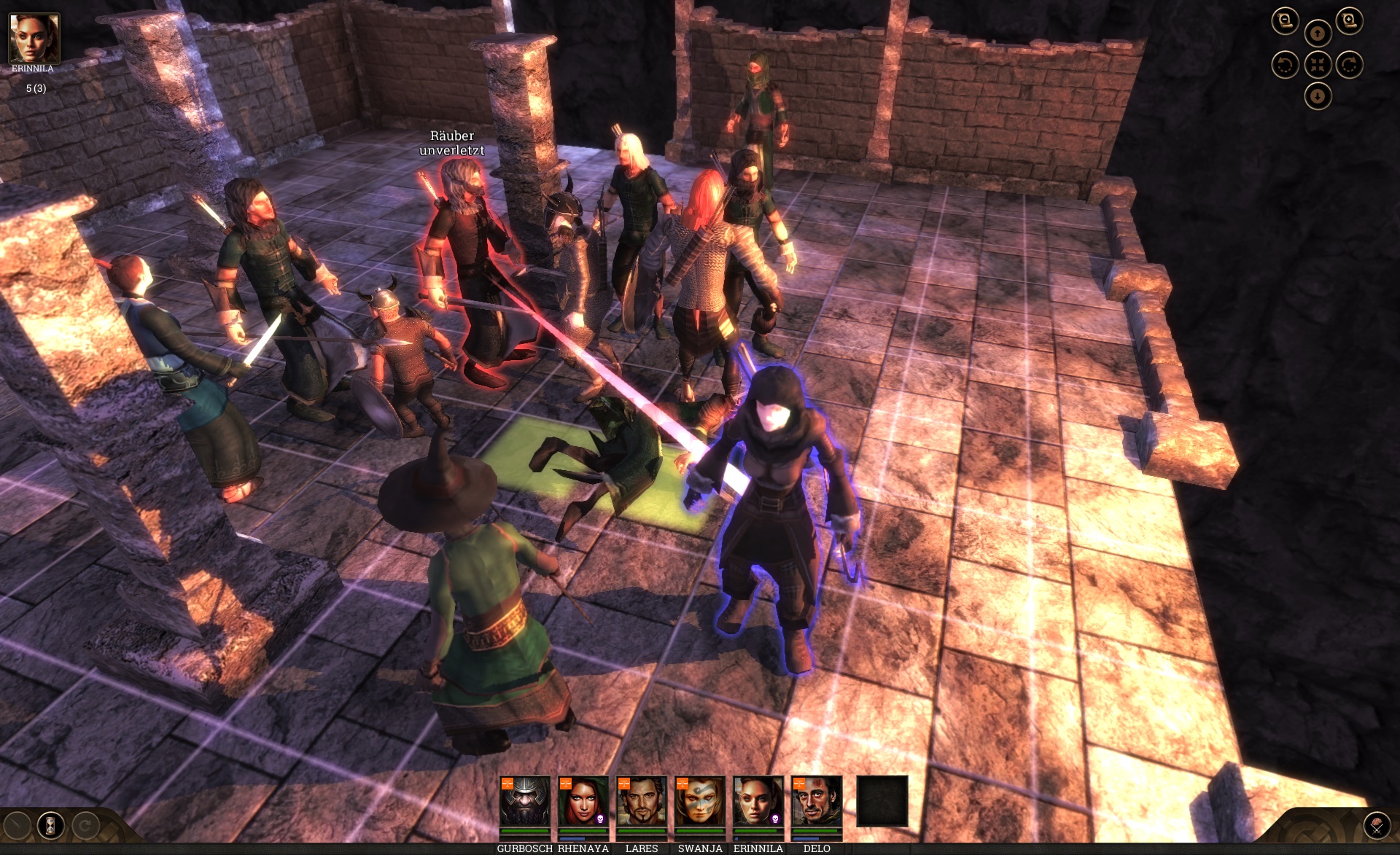Choose Rhenaya's portrait in the party bar
Viewport: 1400px width, 855px height.
pos(583,801)
